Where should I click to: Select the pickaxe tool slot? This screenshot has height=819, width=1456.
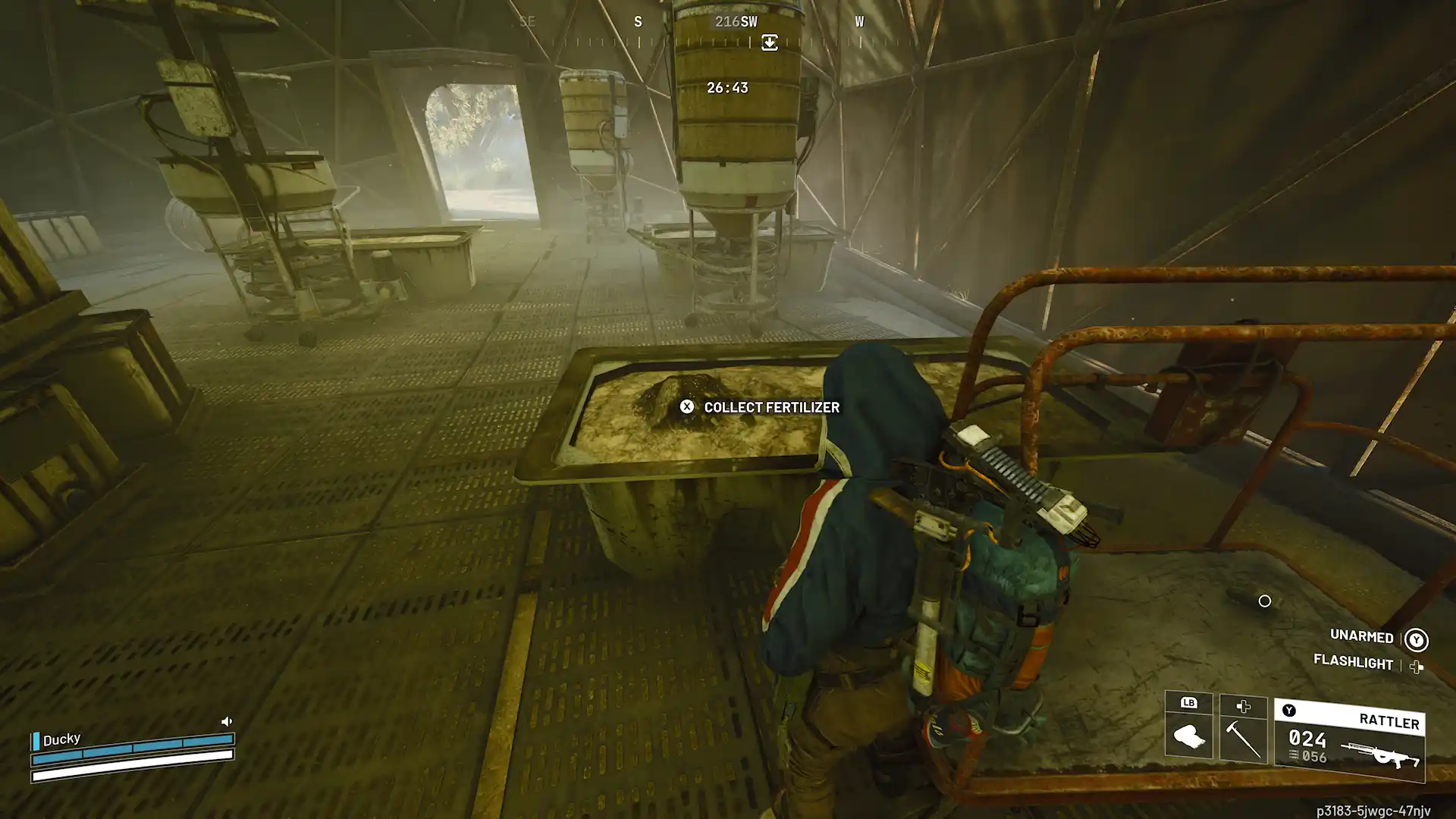(x=1243, y=738)
